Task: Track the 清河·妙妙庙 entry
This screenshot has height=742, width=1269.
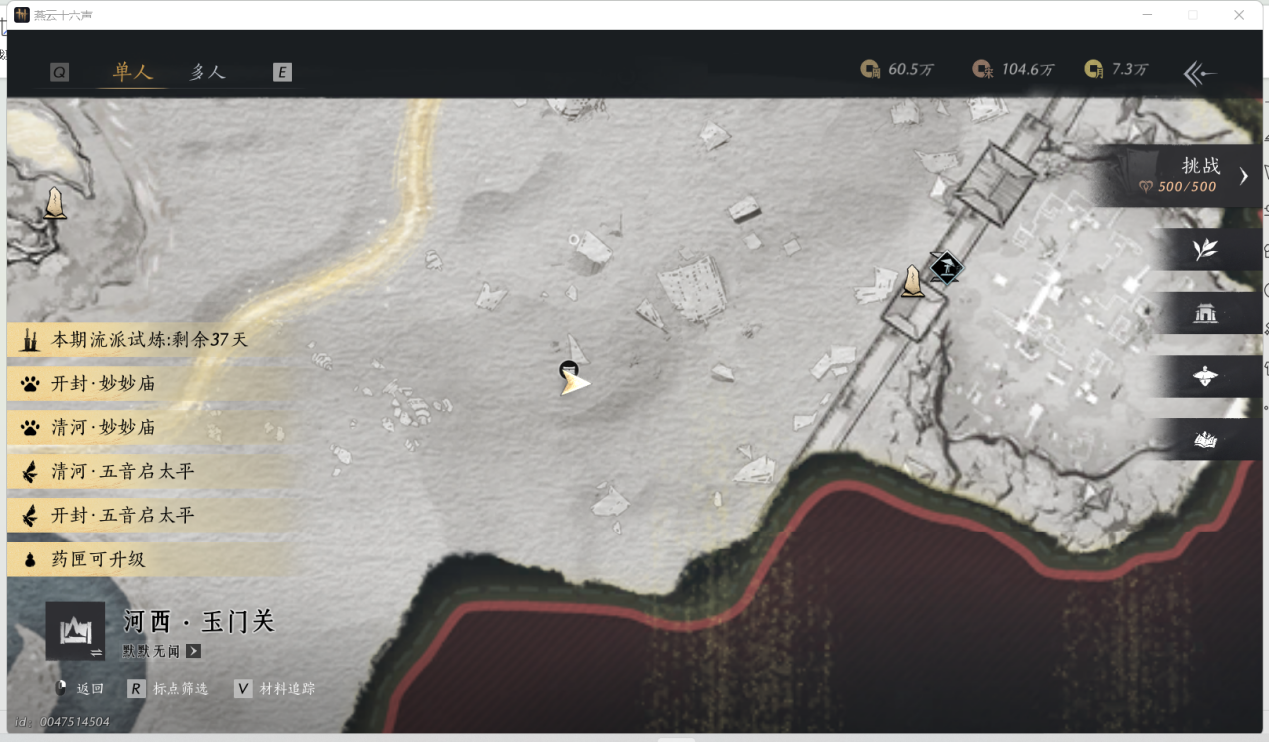Action: 103,428
